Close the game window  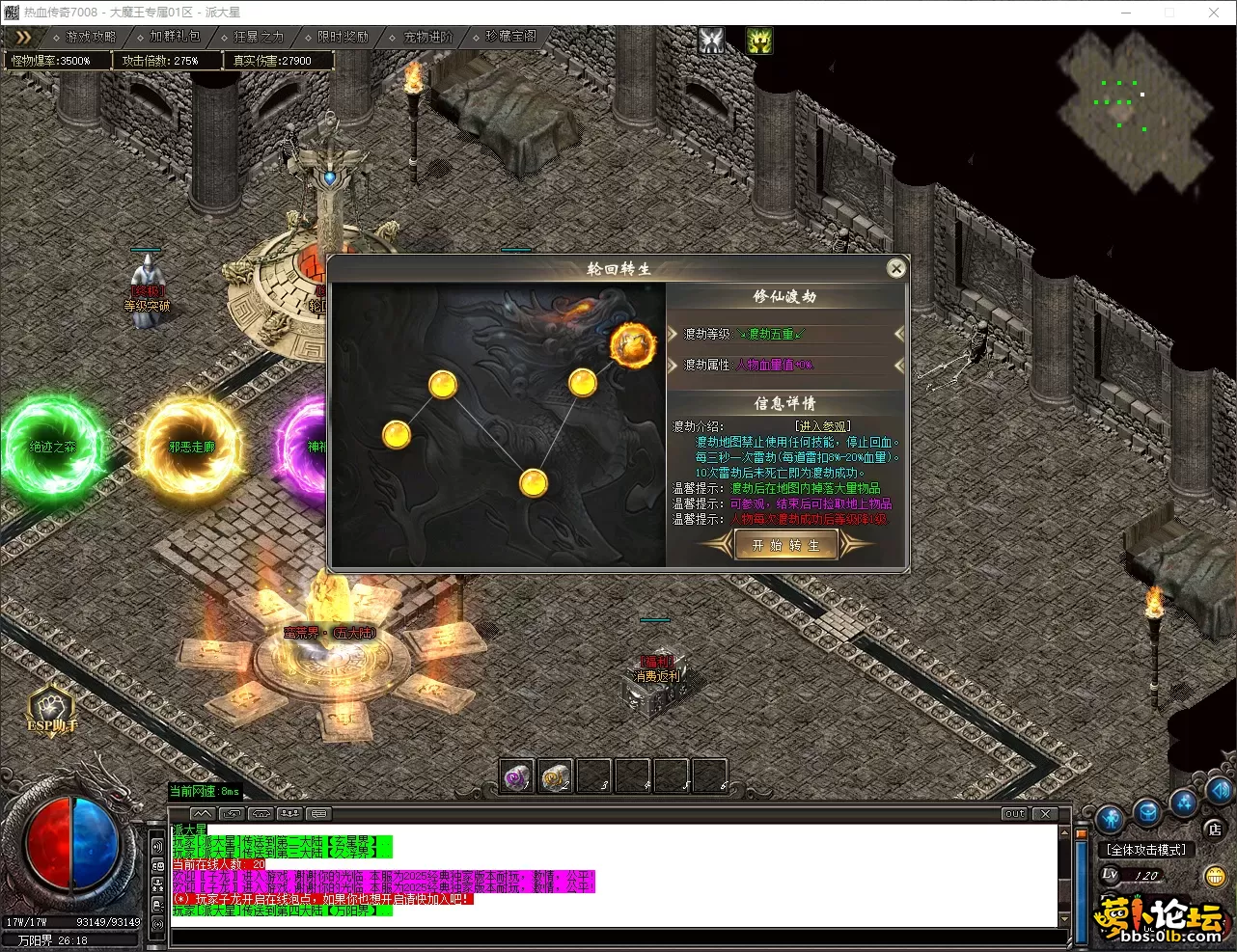pos(1214,13)
